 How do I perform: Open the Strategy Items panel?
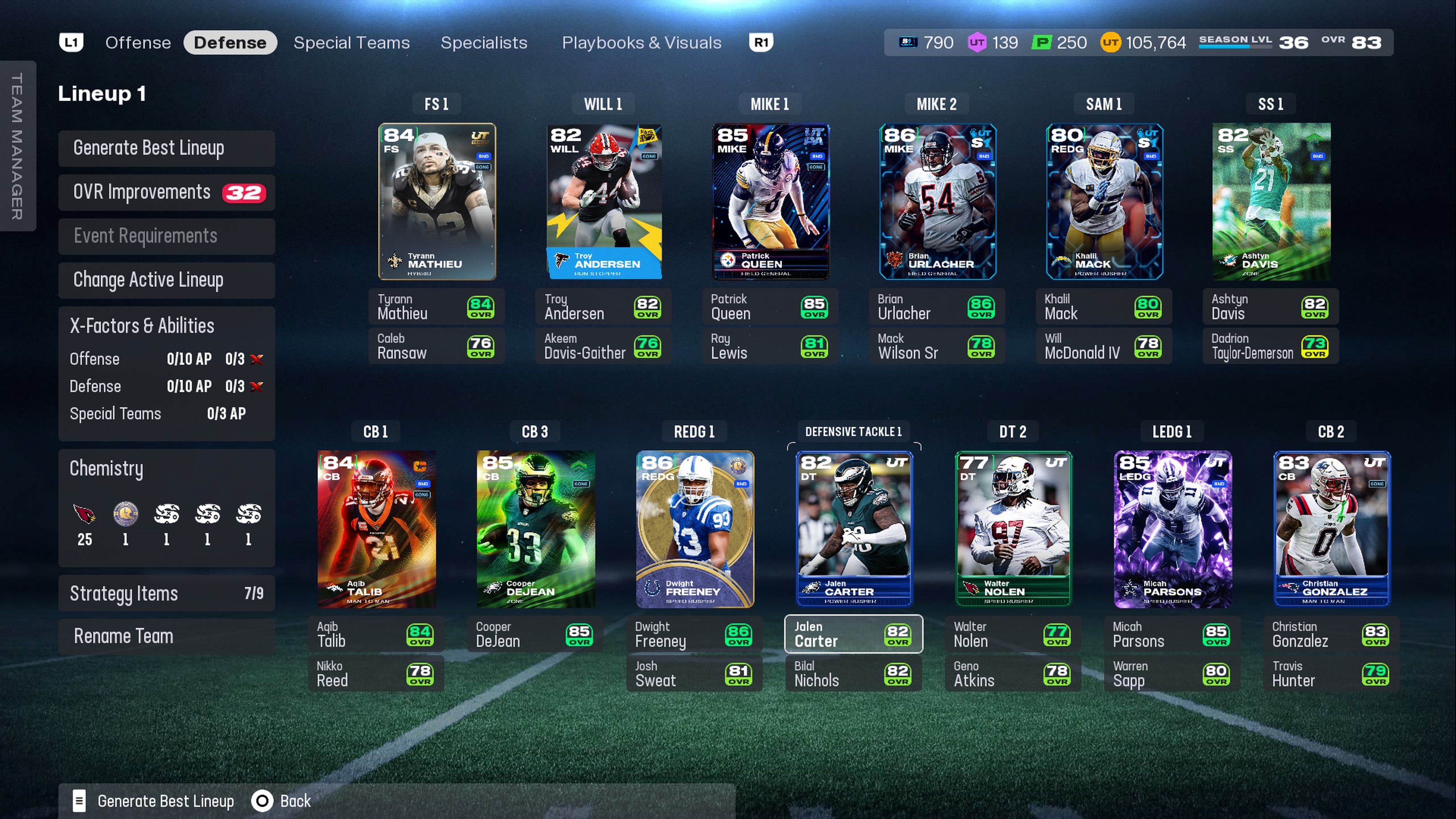pos(166,593)
